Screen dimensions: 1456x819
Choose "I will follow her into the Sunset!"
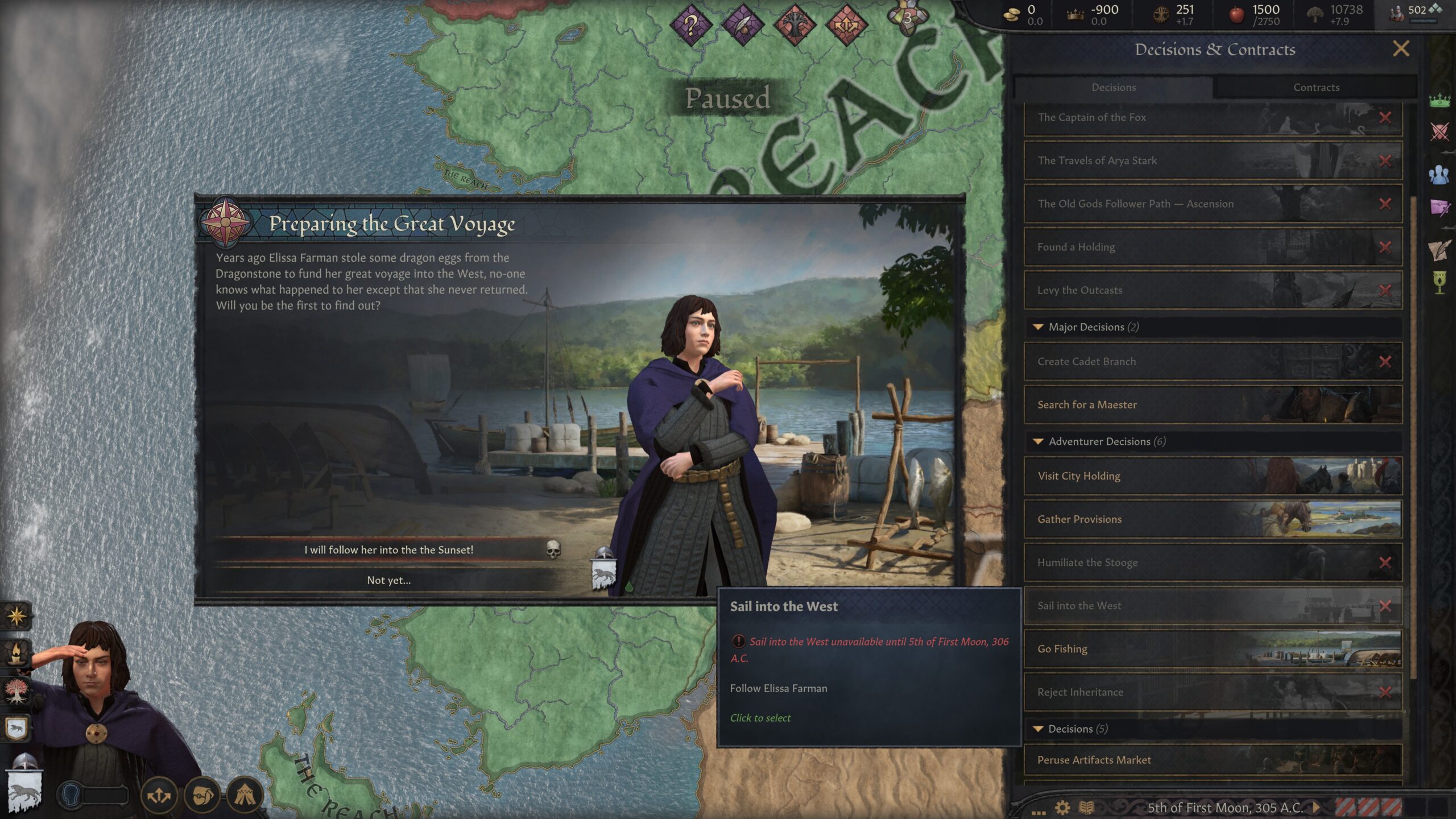(388, 550)
